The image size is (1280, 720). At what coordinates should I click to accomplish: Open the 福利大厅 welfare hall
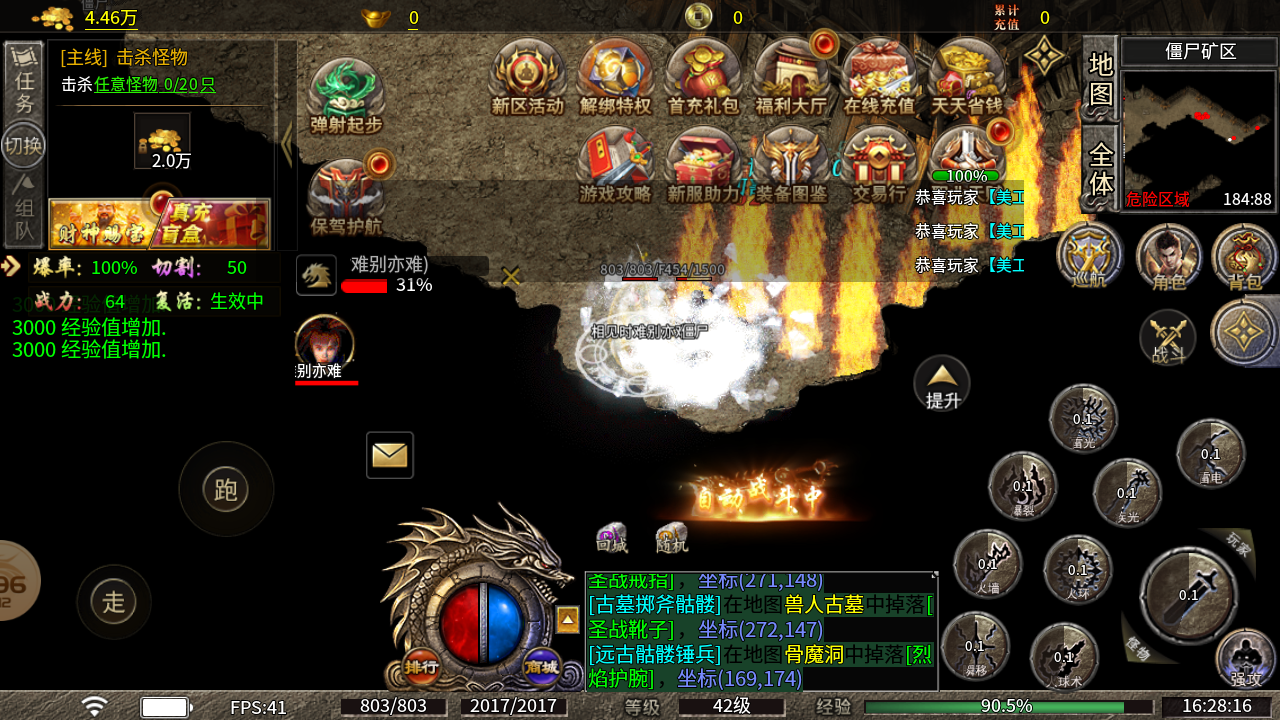[792, 76]
